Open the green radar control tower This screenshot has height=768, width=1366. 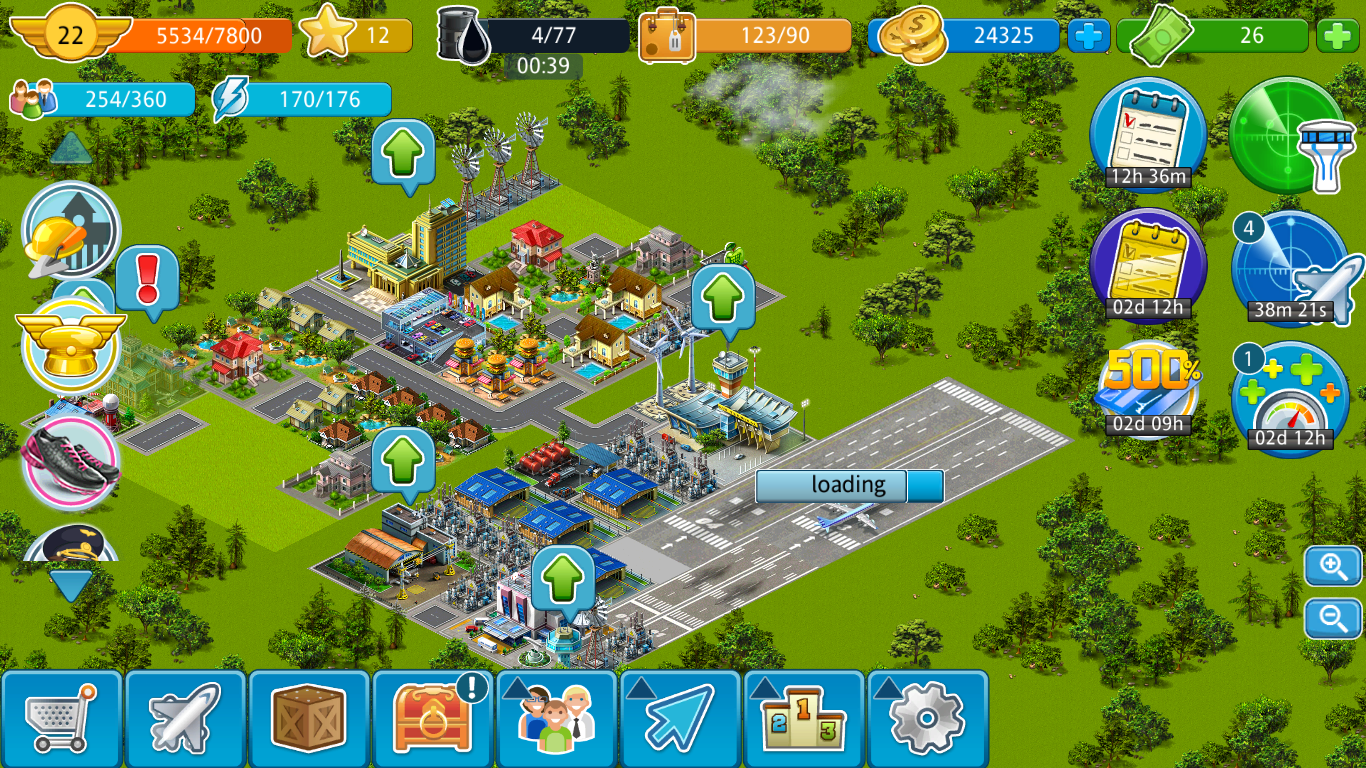tap(1288, 135)
